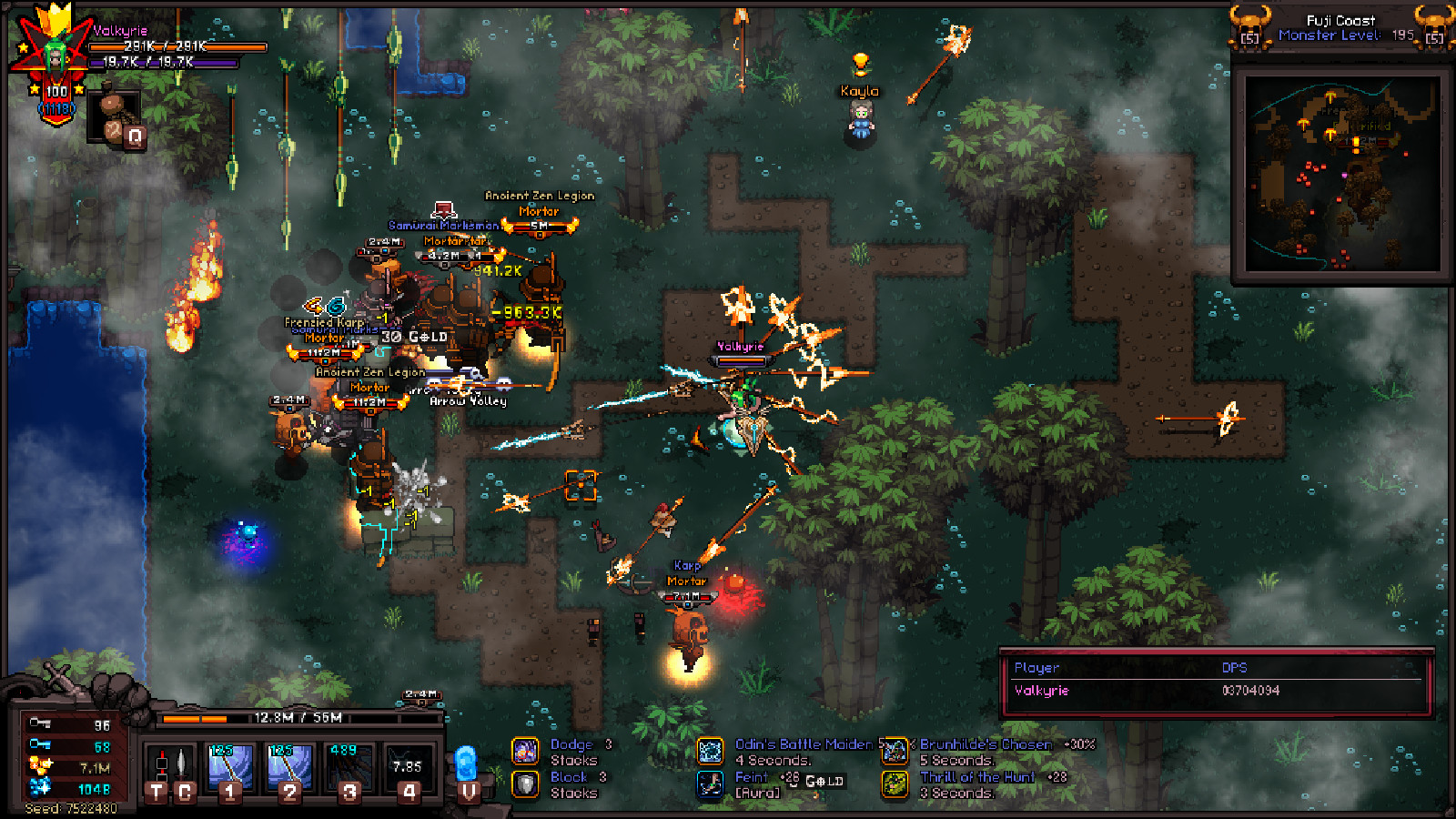Check the Odin's Battle Maiden buff icon

point(711,751)
